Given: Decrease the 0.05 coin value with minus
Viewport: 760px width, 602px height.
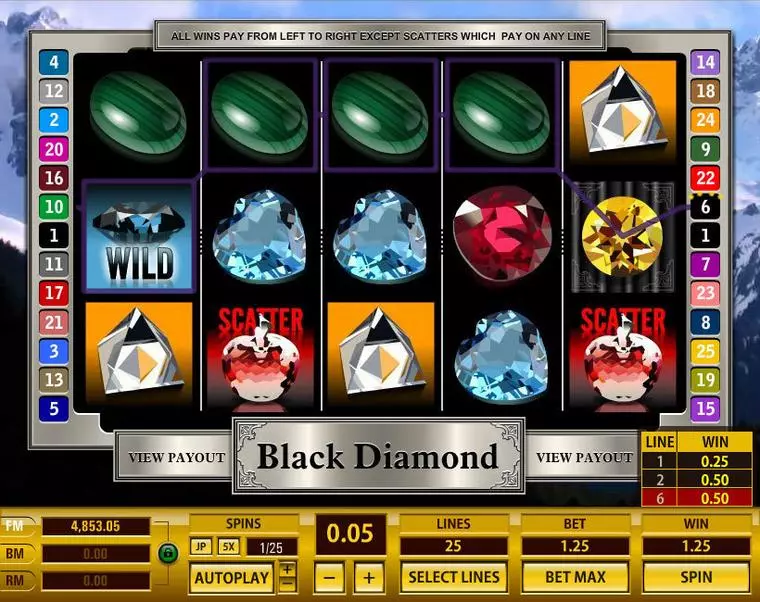Looking at the screenshot, I should 333,577.
